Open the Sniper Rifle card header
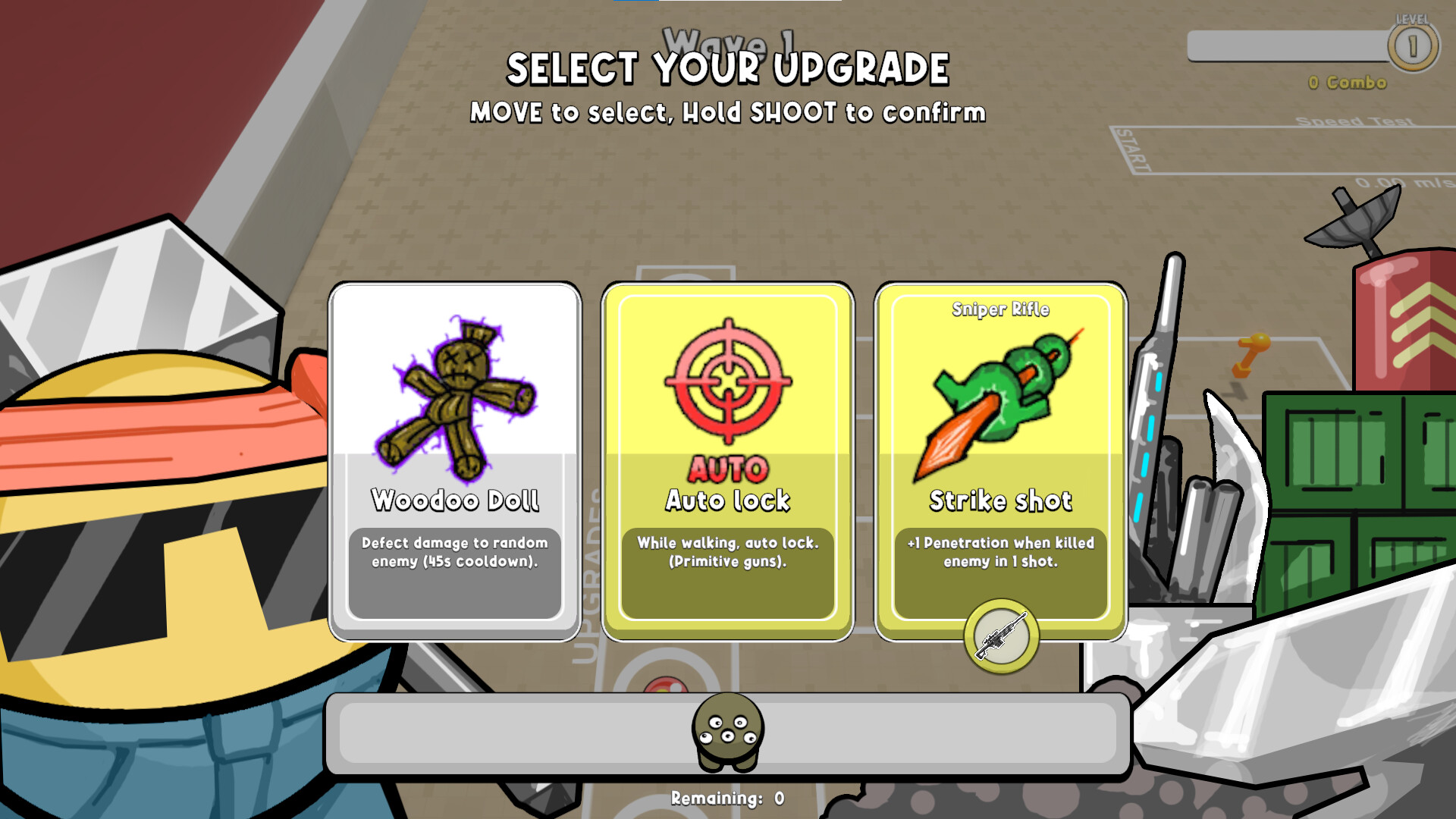The width and height of the screenshot is (1456, 819). coord(1001,309)
